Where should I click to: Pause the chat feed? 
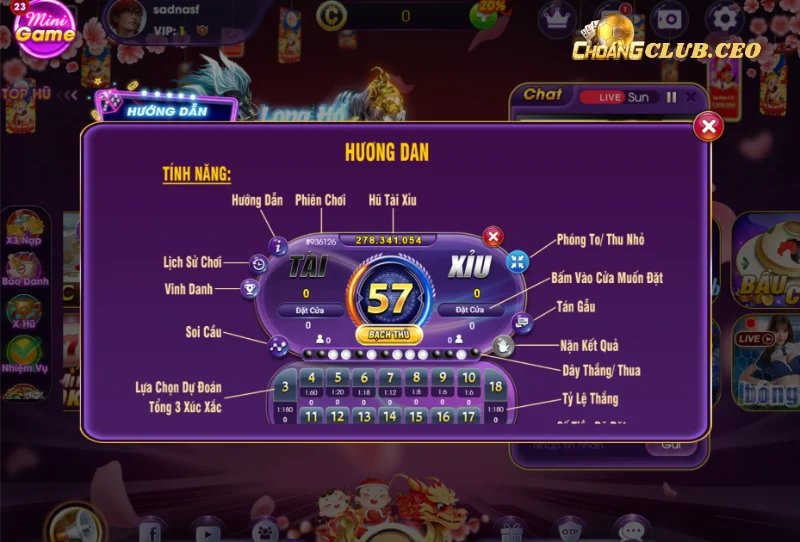click(x=671, y=97)
